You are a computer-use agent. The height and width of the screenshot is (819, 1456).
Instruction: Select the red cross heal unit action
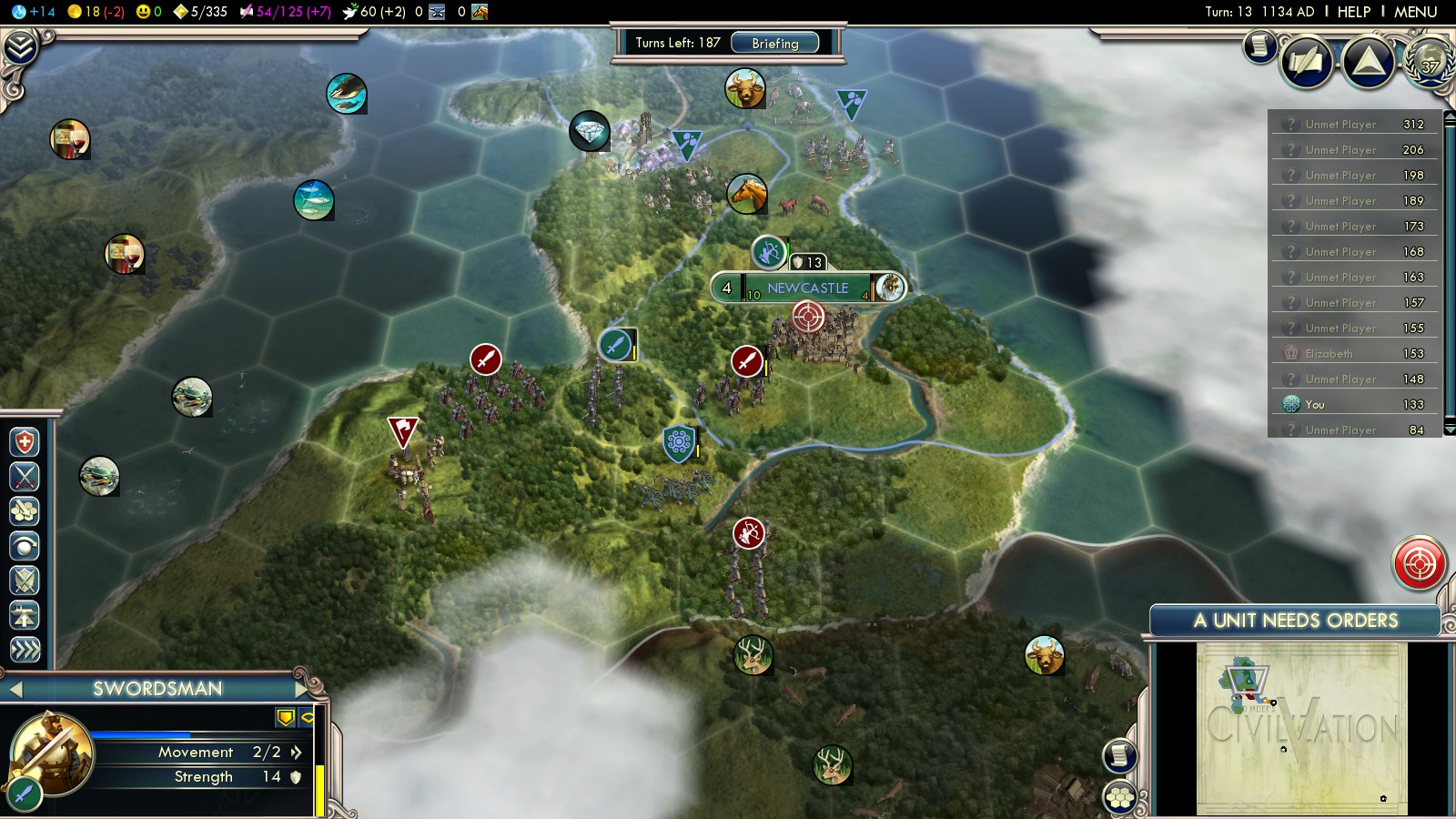coord(25,443)
